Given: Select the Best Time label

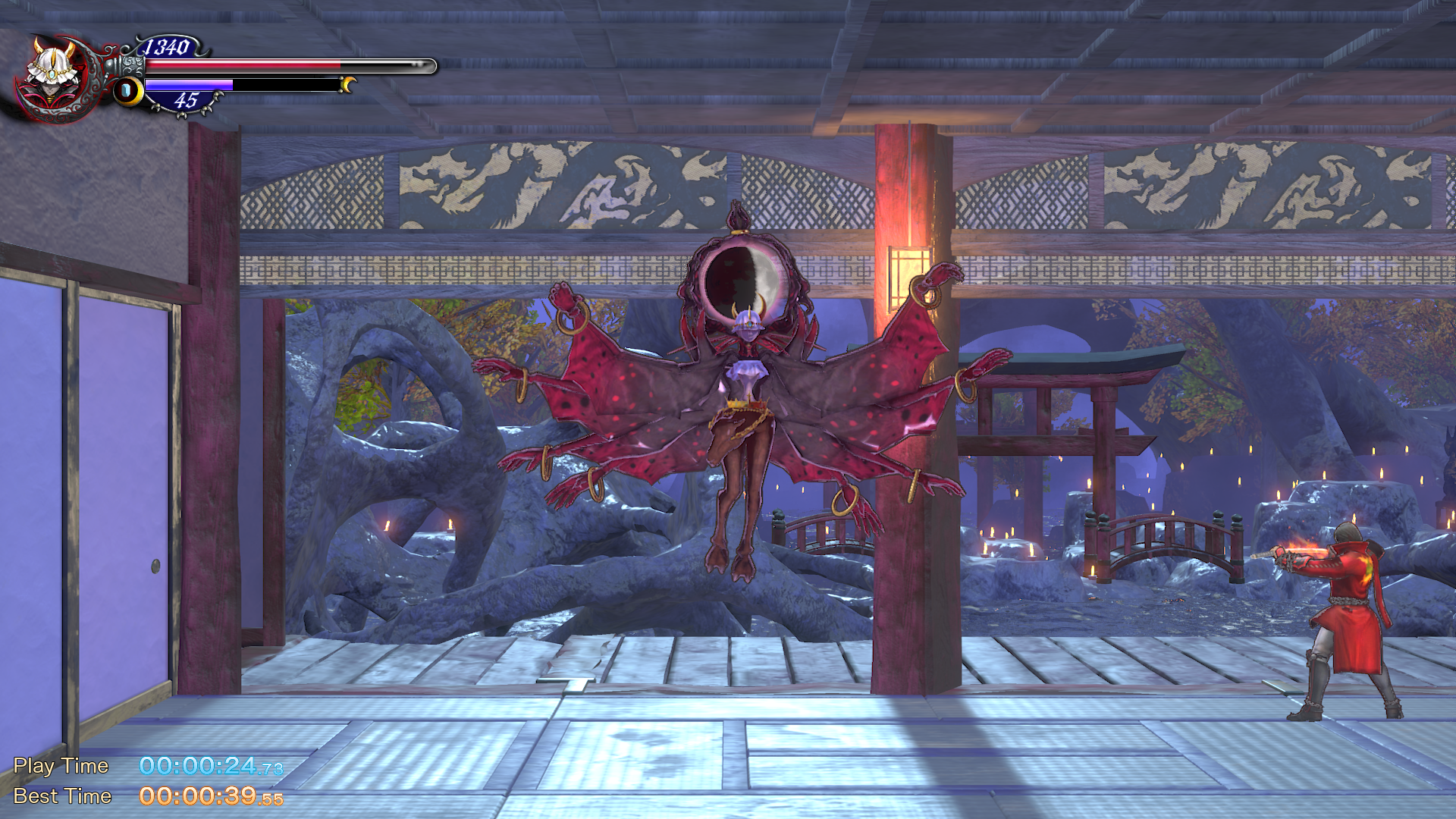Looking at the screenshot, I should tap(61, 796).
